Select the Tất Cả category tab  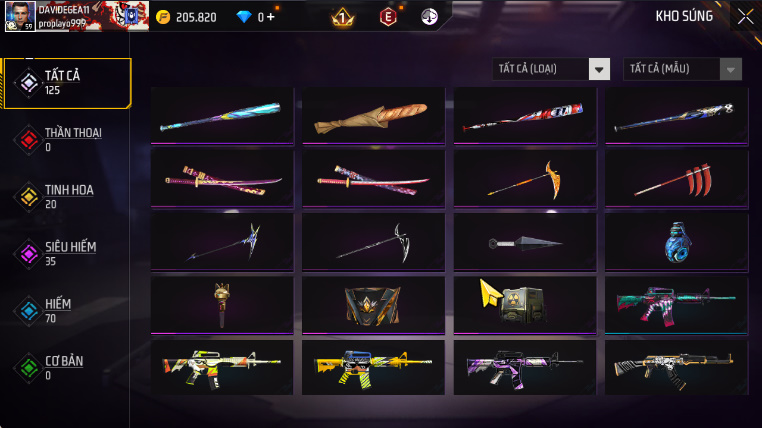pyautogui.click(x=67, y=83)
